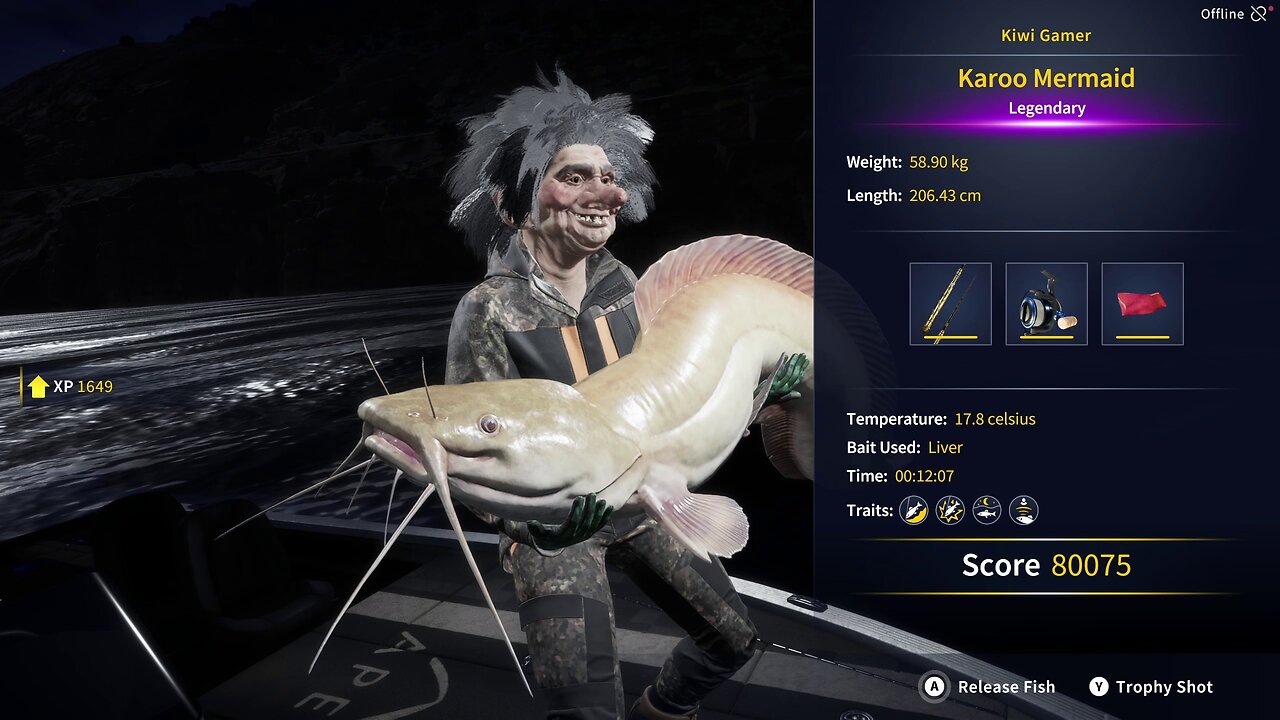
Task: Take a Trophy Shot
Action: [x=1151, y=687]
